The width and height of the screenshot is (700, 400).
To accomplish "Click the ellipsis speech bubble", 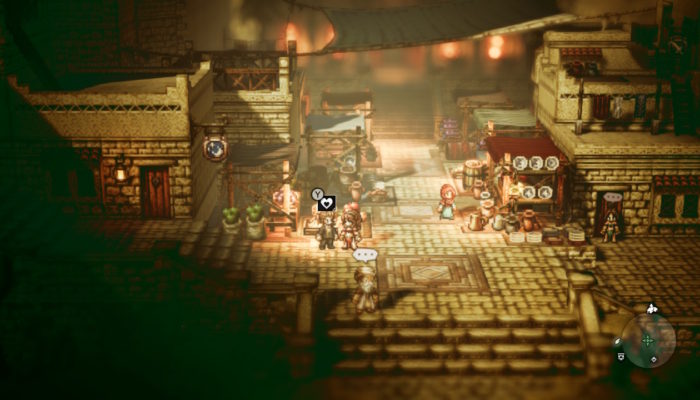I will pyautogui.click(x=364, y=256).
